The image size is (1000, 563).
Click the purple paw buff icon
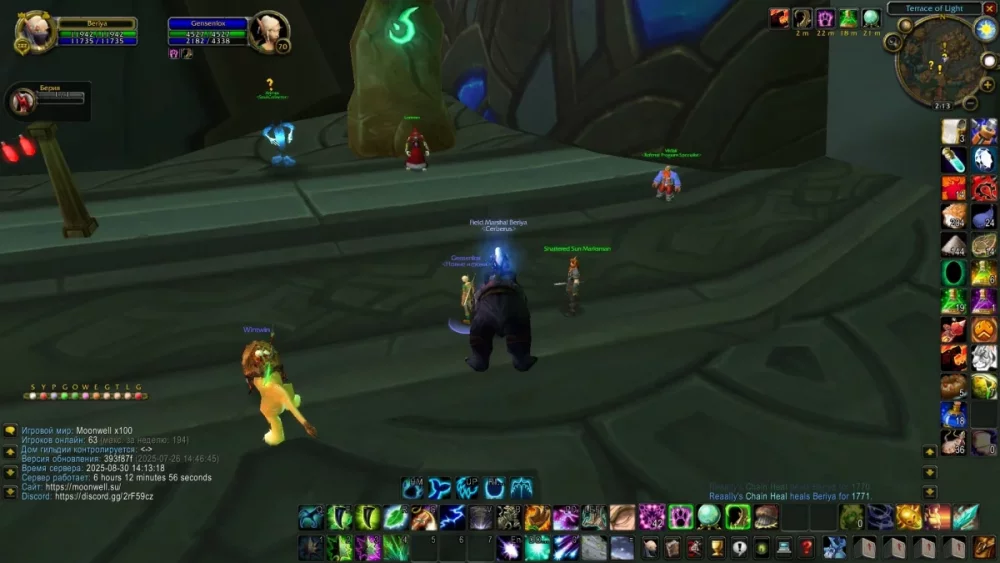825,18
